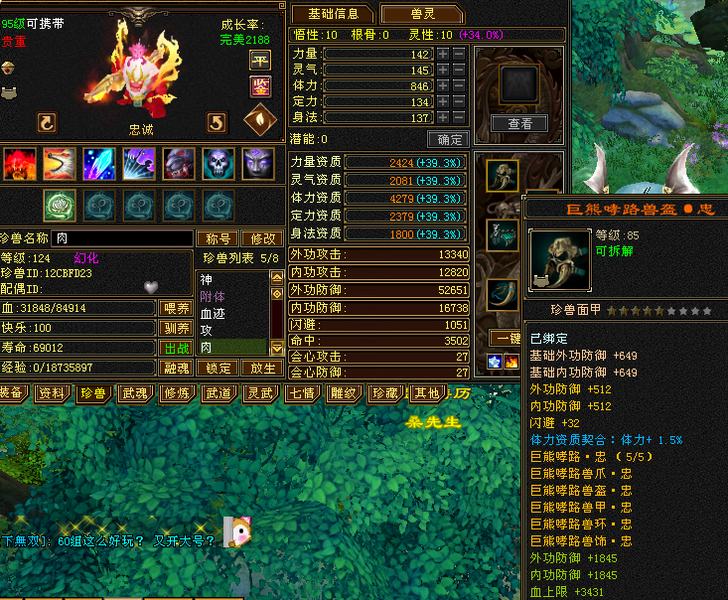The height and width of the screenshot is (600, 728).
Task: Switch to the 武魂 bottom tab
Action: (x=135, y=393)
